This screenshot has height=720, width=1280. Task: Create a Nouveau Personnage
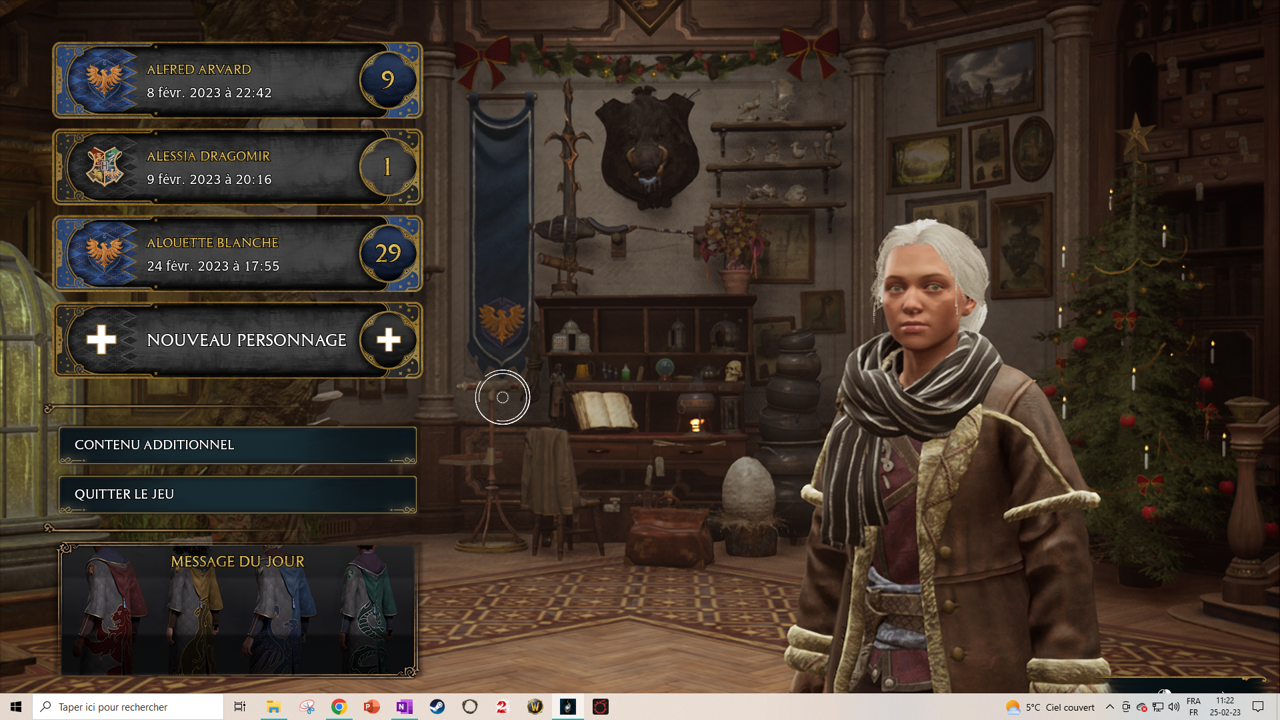237,340
